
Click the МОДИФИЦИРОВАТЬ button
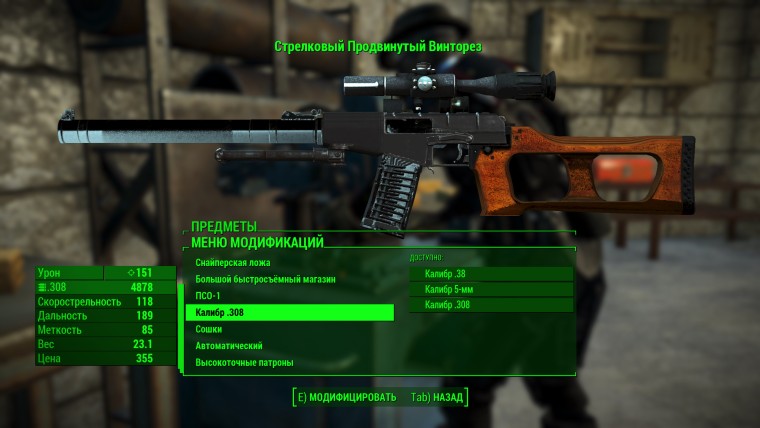[346, 396]
